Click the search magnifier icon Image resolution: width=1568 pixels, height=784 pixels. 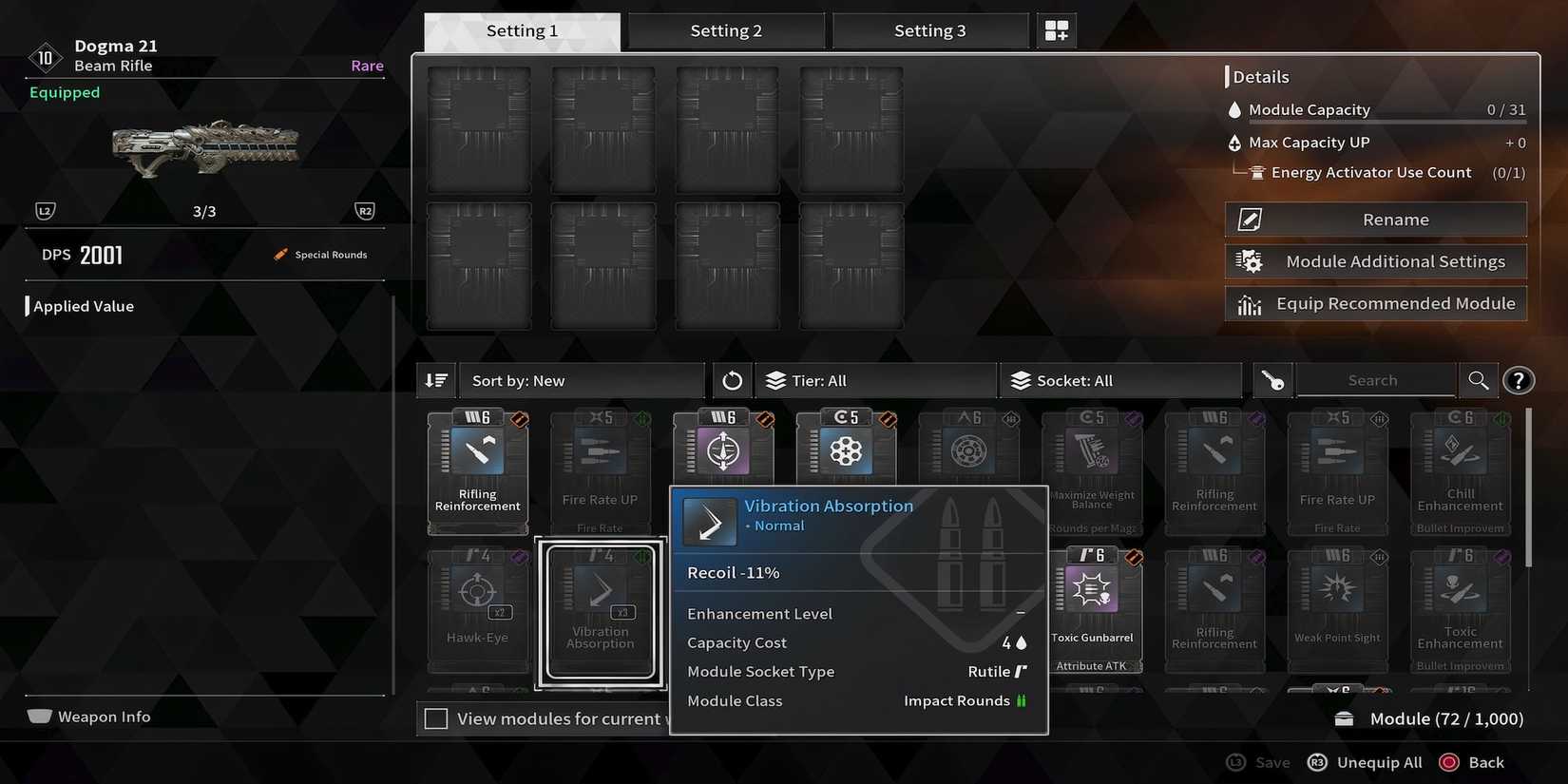click(1479, 380)
